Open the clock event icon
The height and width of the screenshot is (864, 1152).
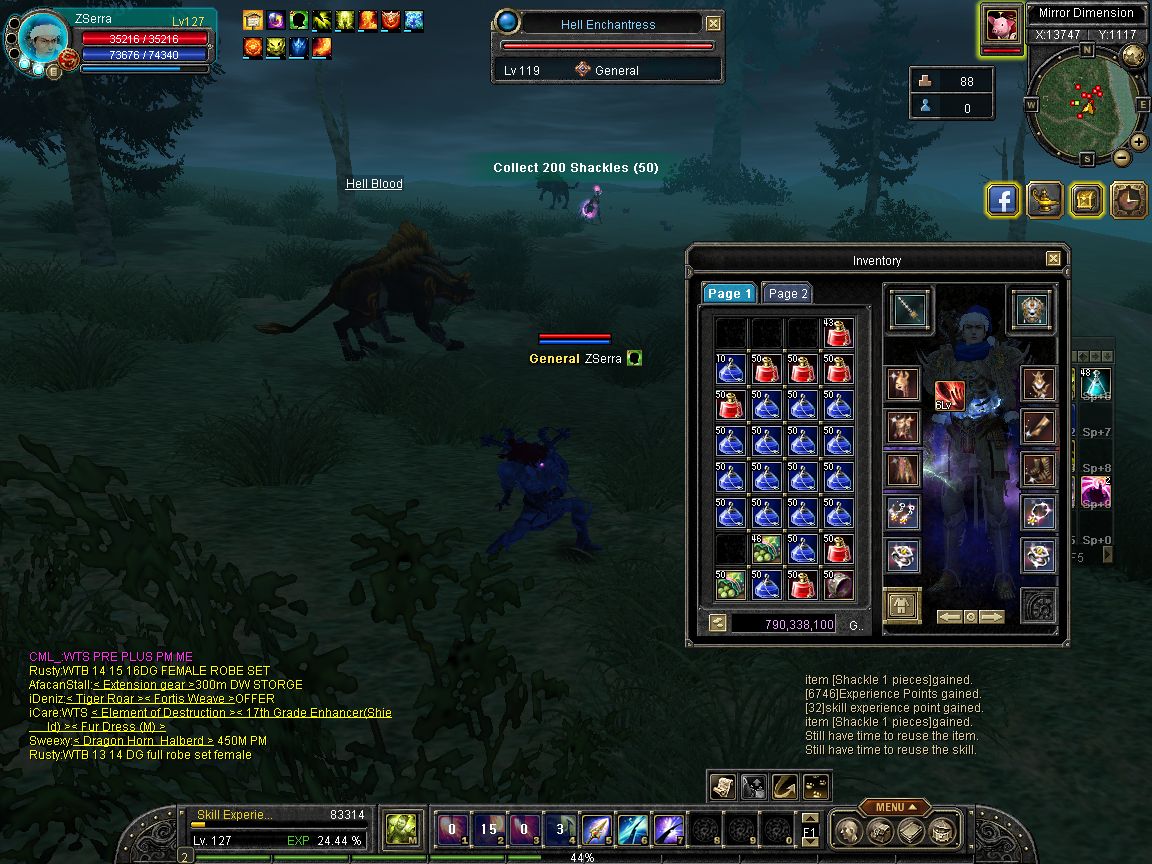(1129, 200)
